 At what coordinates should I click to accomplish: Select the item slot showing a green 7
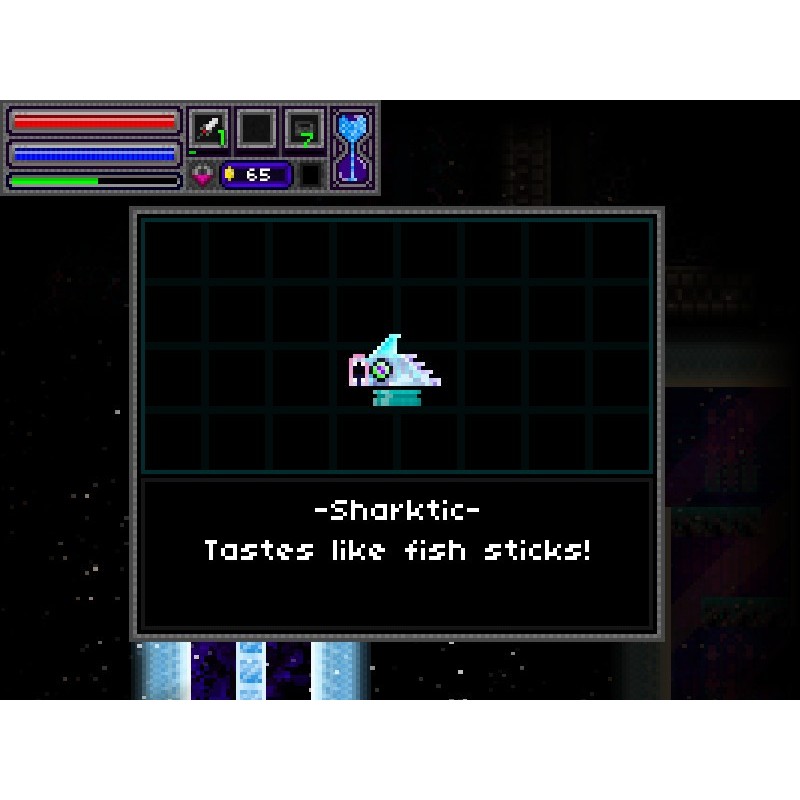[304, 128]
